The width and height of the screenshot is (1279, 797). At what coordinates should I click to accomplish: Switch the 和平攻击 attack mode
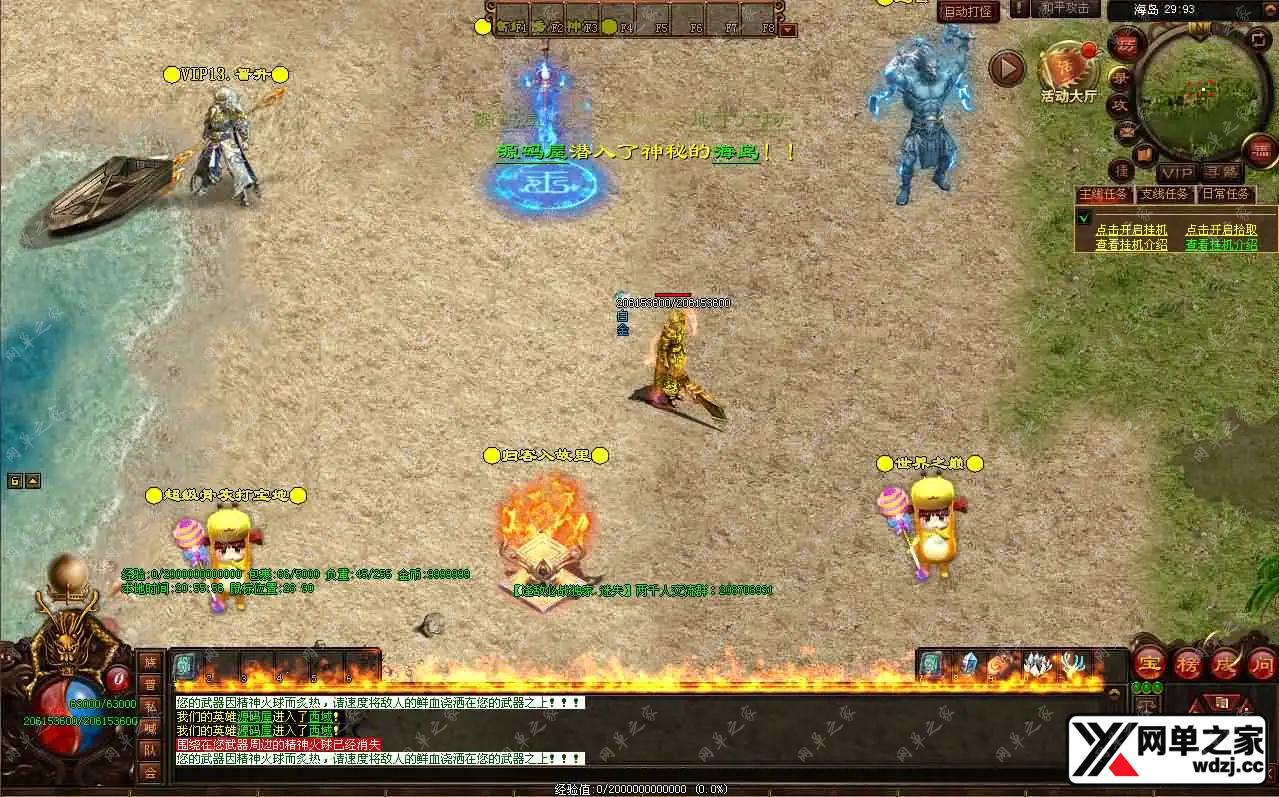[x=1064, y=8]
